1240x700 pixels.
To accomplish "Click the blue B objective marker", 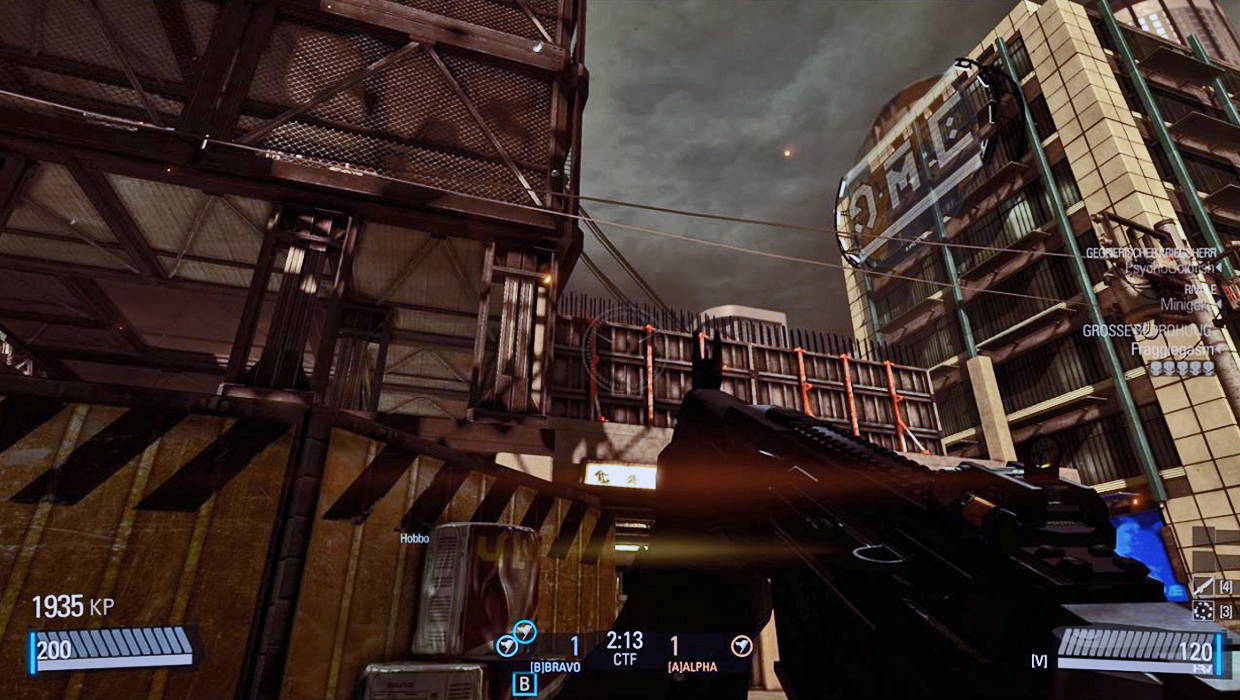I will tap(525, 684).
